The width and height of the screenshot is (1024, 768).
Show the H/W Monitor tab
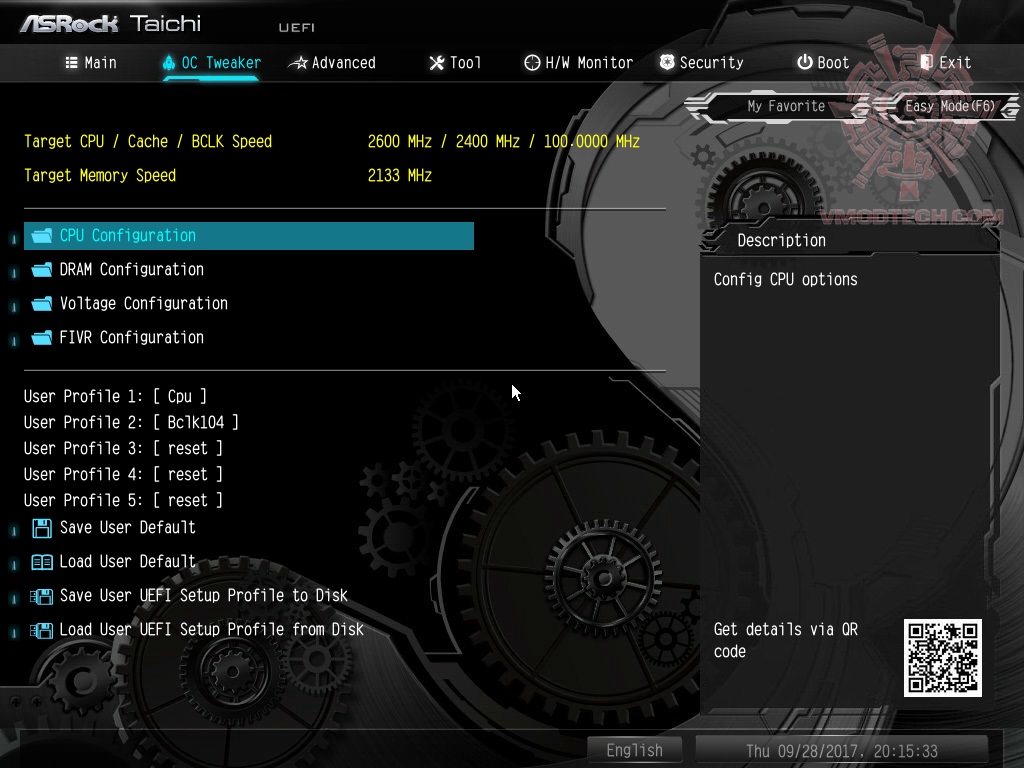pyautogui.click(x=578, y=63)
